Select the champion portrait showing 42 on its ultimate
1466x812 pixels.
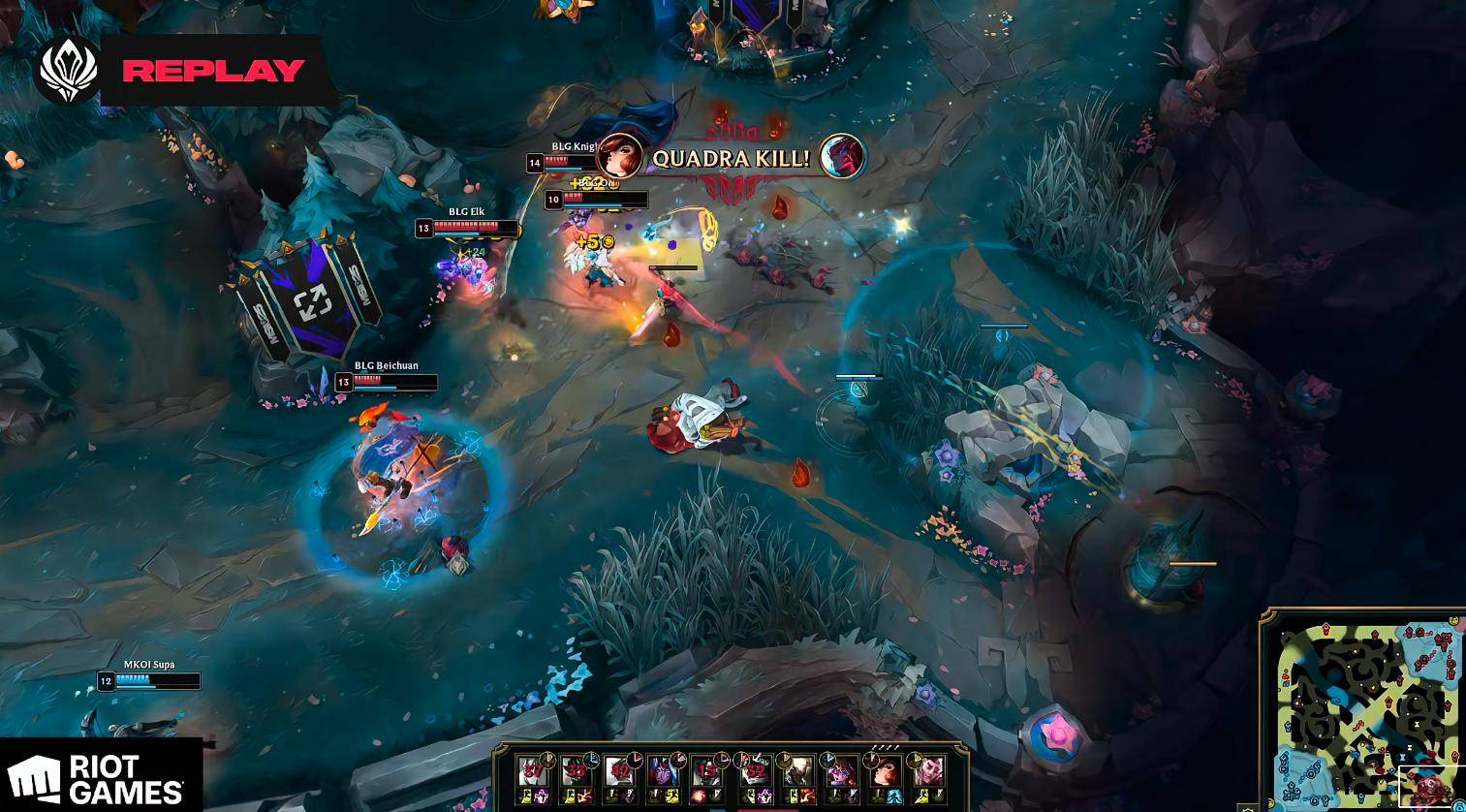[x=619, y=770]
